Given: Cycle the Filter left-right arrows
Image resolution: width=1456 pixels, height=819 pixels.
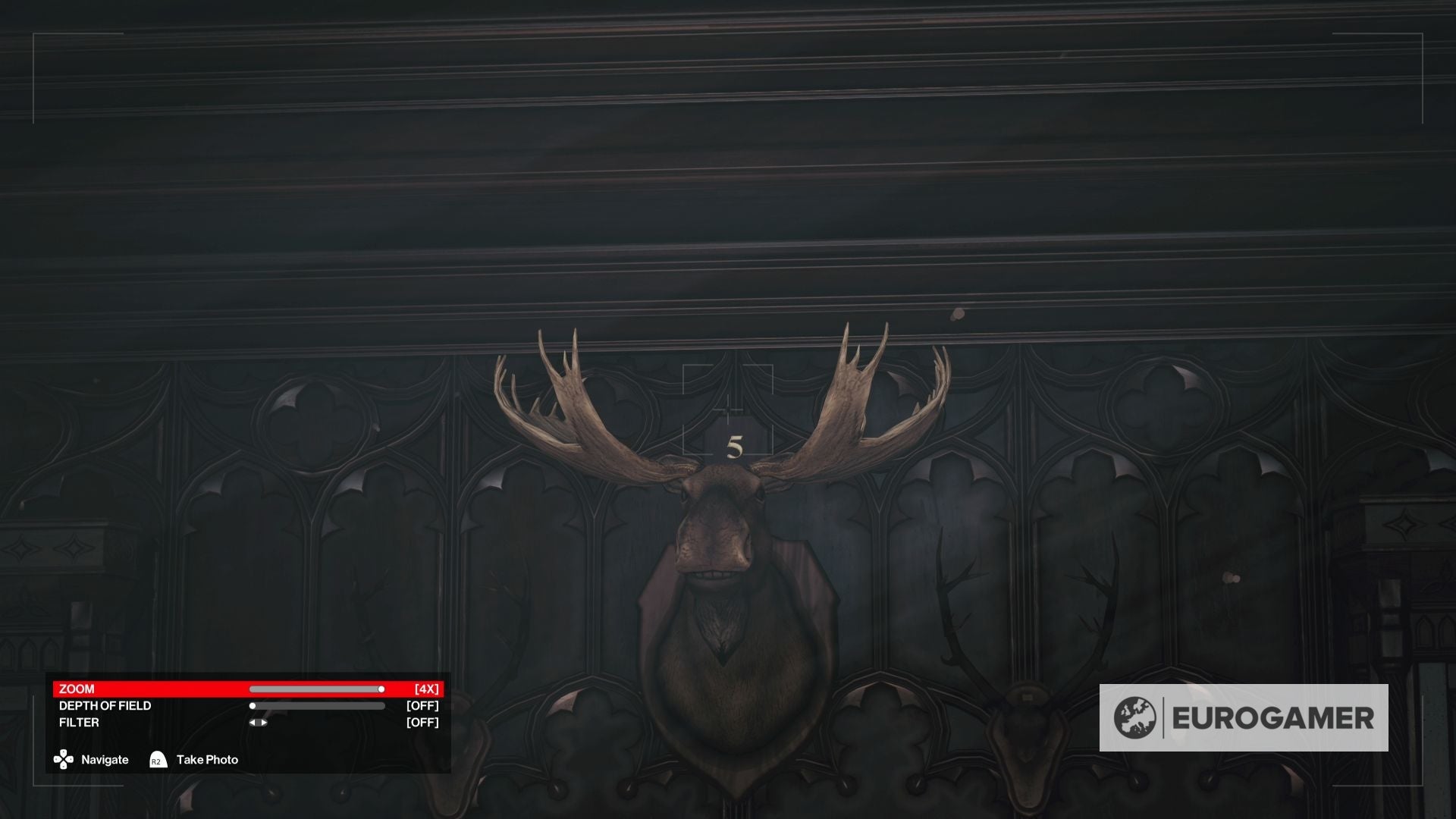Looking at the screenshot, I should tap(258, 723).
